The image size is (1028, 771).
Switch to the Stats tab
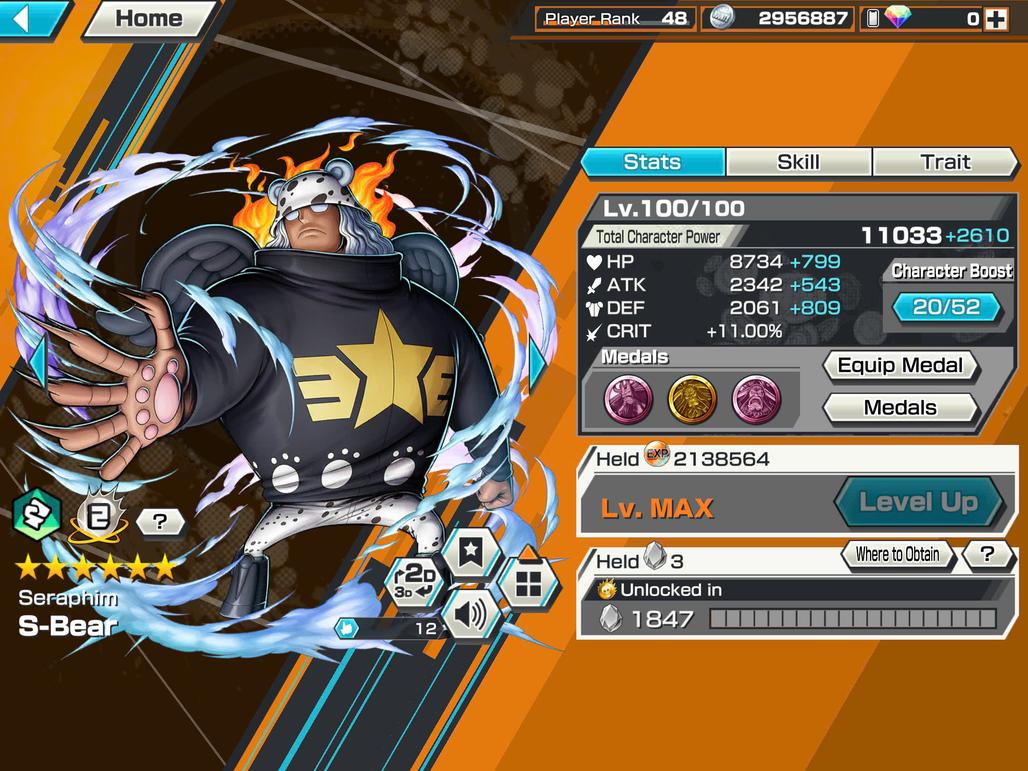[x=652, y=162]
